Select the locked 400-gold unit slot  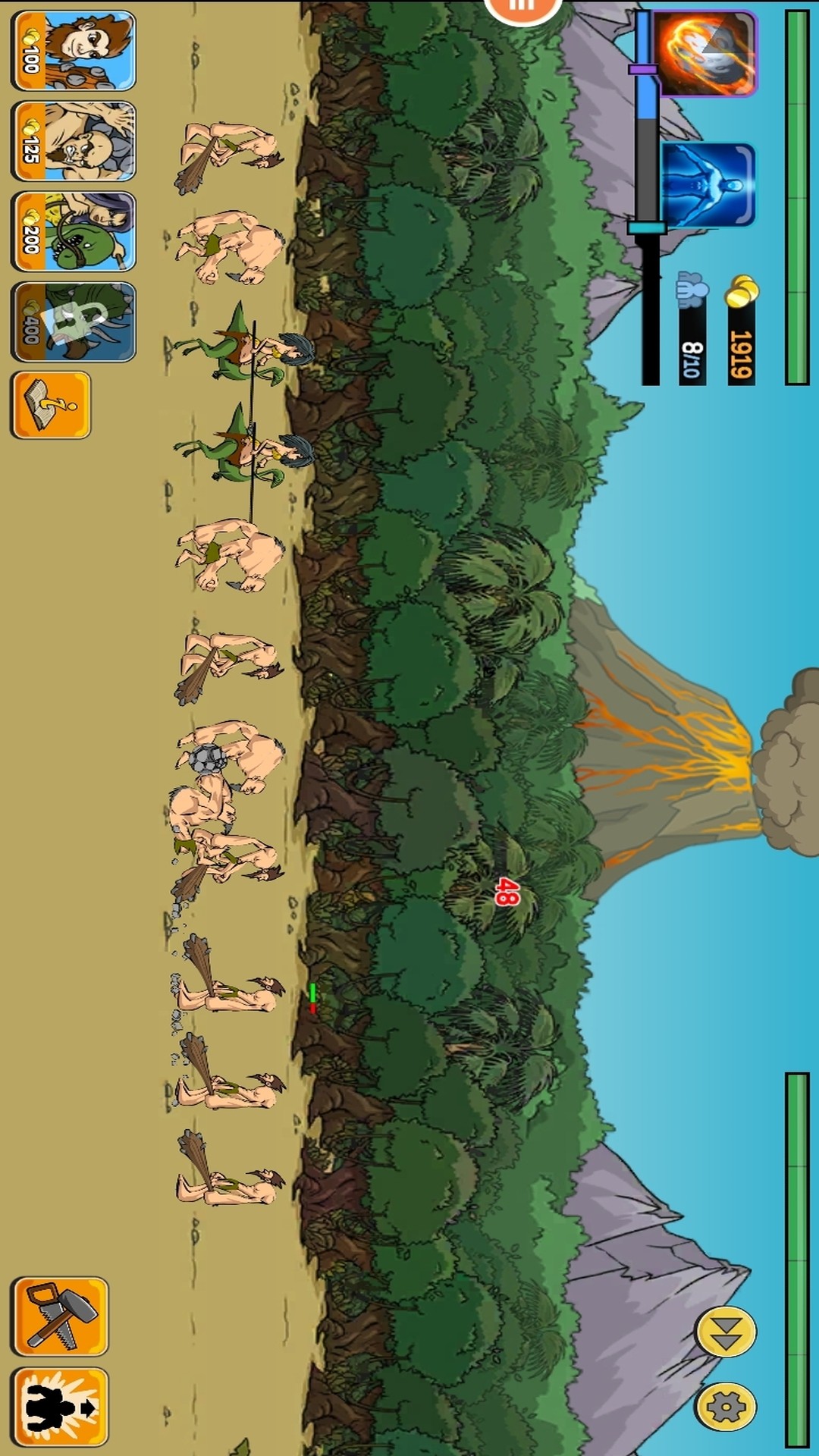(74, 322)
